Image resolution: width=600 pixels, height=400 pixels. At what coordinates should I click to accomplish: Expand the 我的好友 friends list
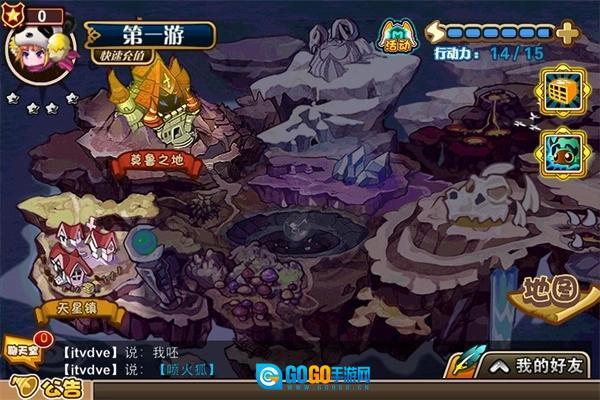click(x=536, y=366)
